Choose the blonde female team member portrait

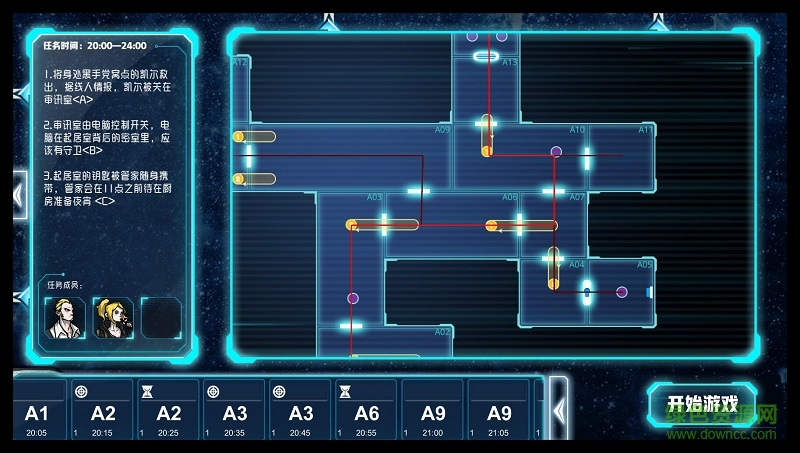pyautogui.click(x=113, y=317)
